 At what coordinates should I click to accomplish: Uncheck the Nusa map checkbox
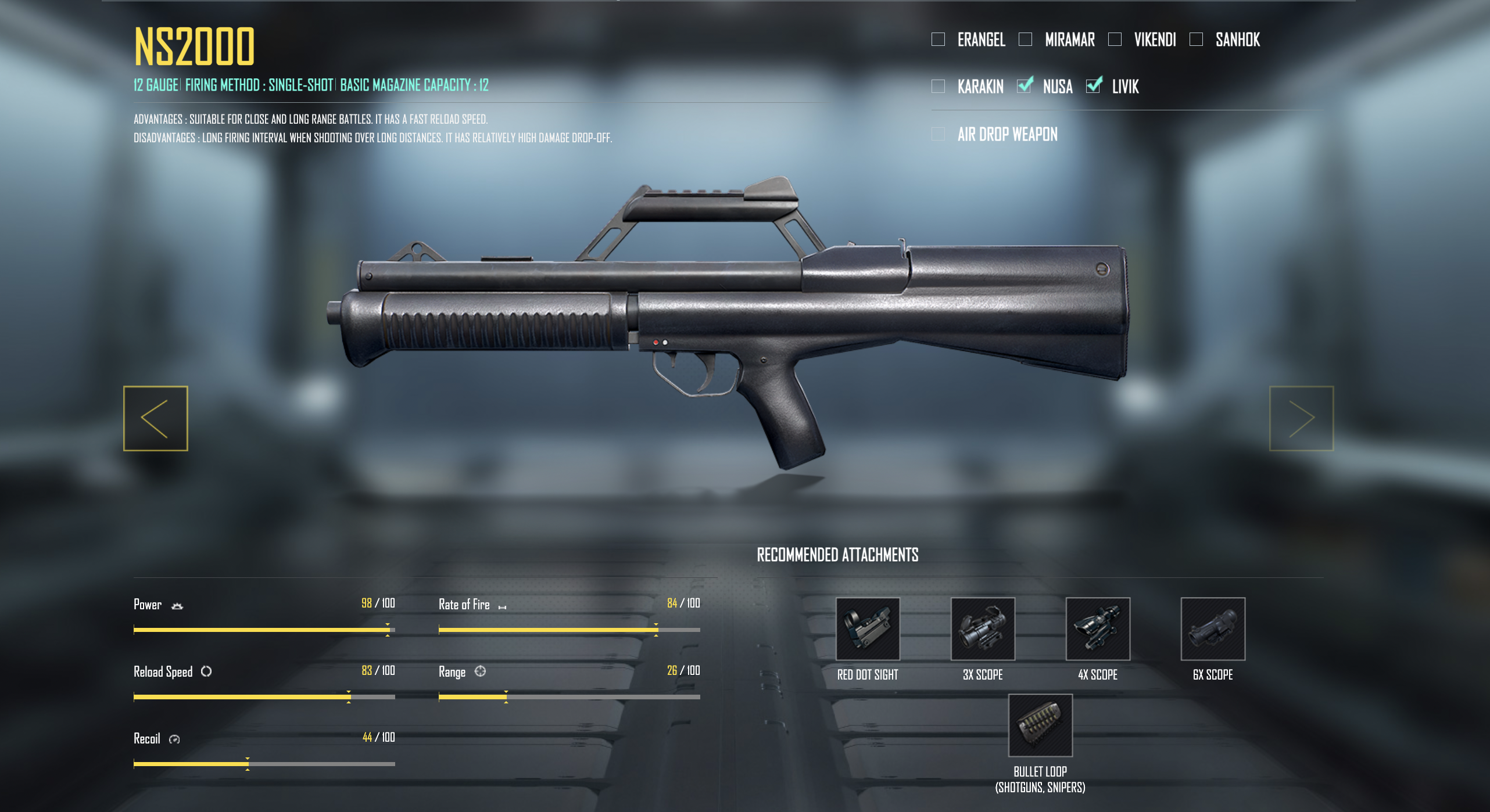pyautogui.click(x=1025, y=86)
